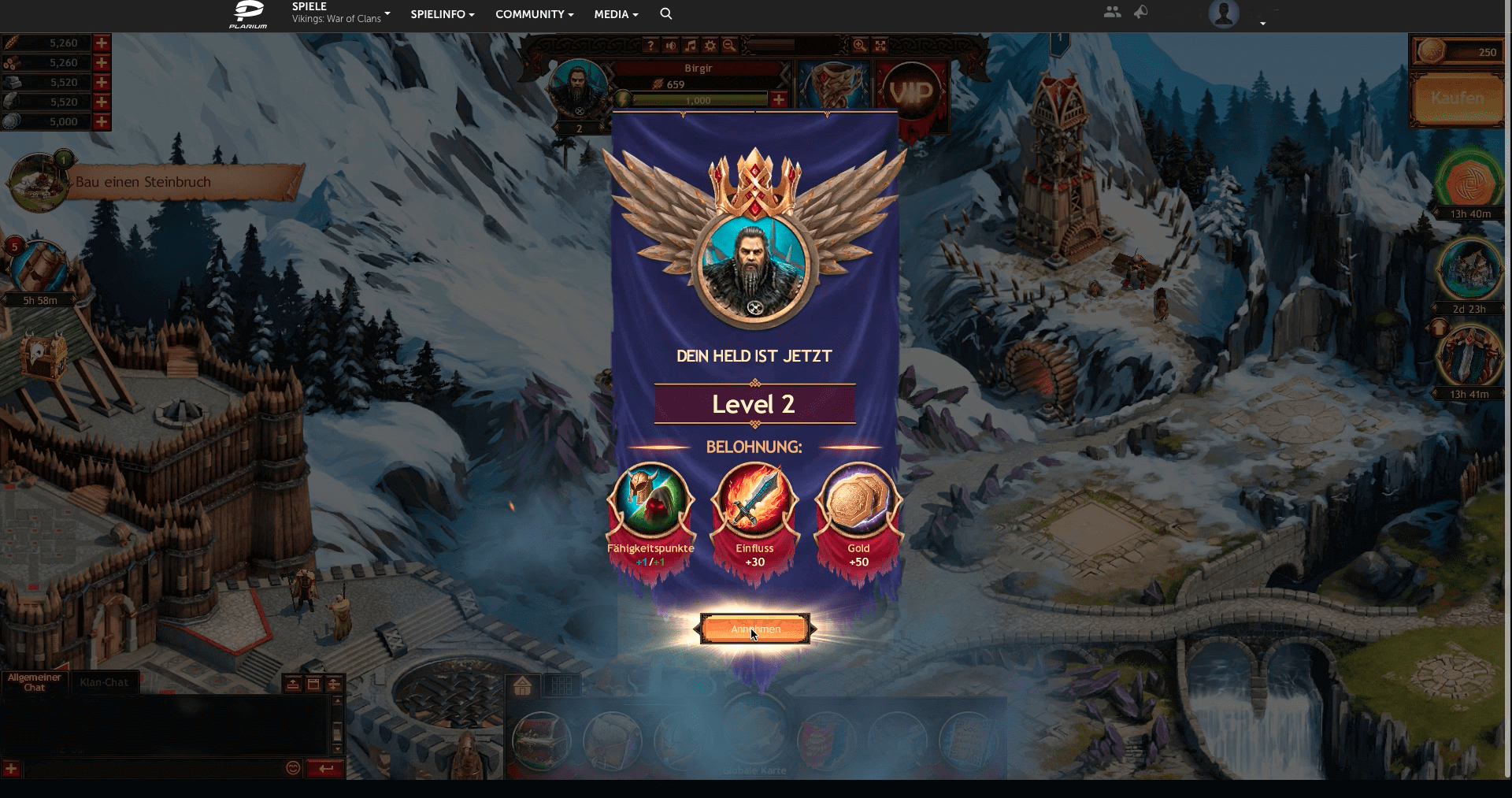1512x798 pixels.
Task: Zoom out with the minus magnifier
Action: coord(729,46)
